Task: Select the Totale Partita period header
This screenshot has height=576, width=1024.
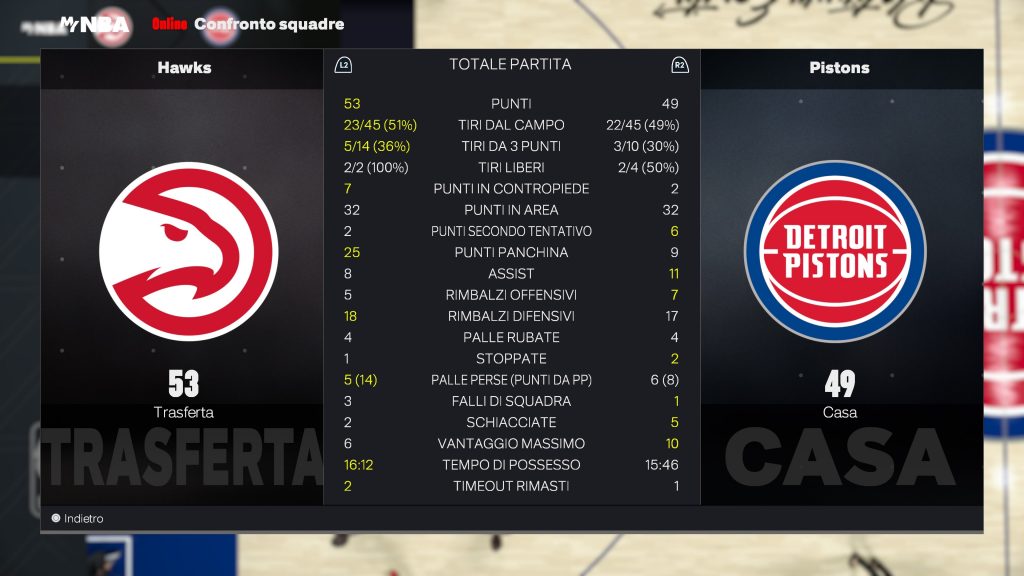Action: click(510, 65)
